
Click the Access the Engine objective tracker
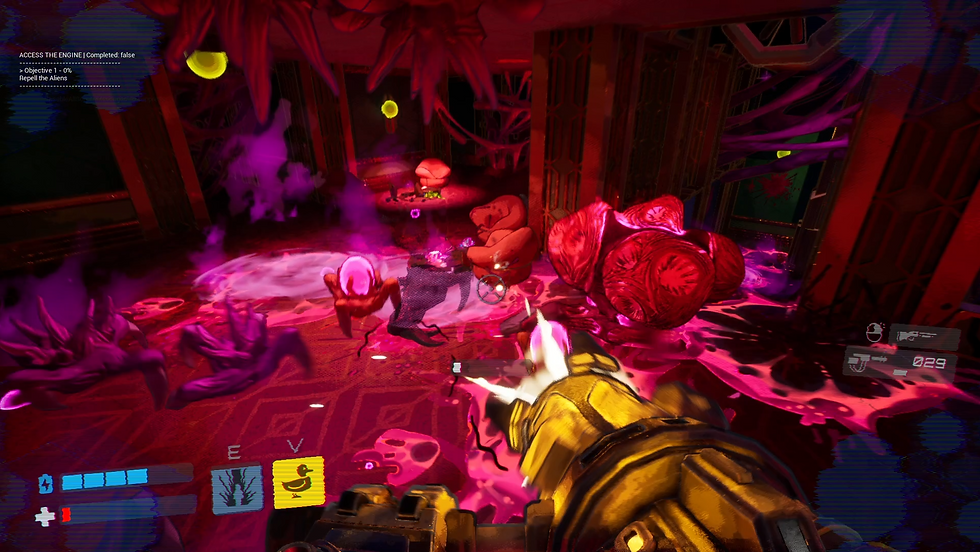click(69, 54)
